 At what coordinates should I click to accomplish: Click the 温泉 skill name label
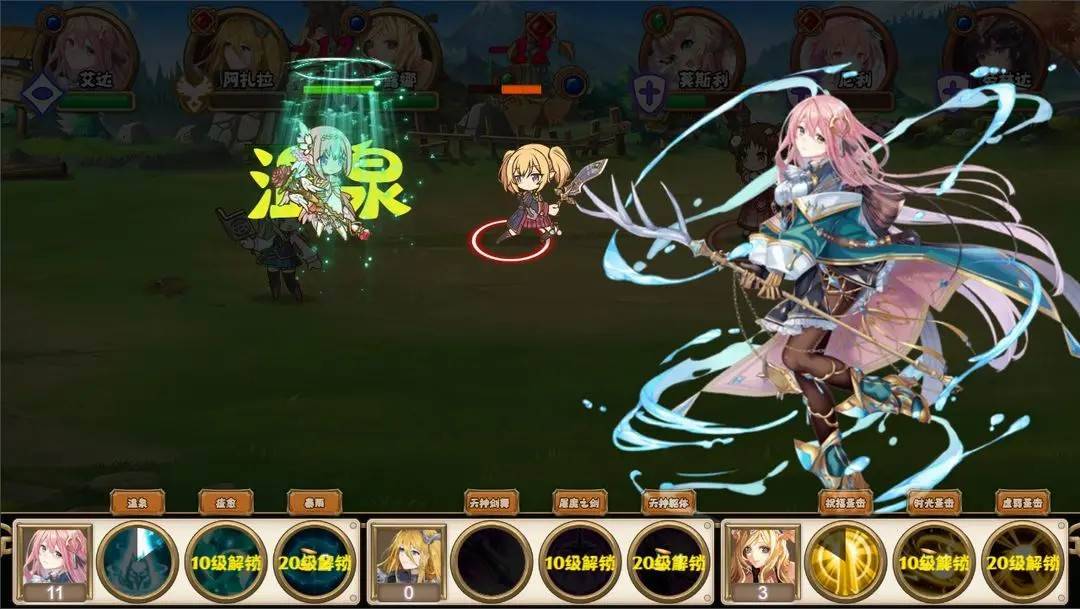(139, 502)
